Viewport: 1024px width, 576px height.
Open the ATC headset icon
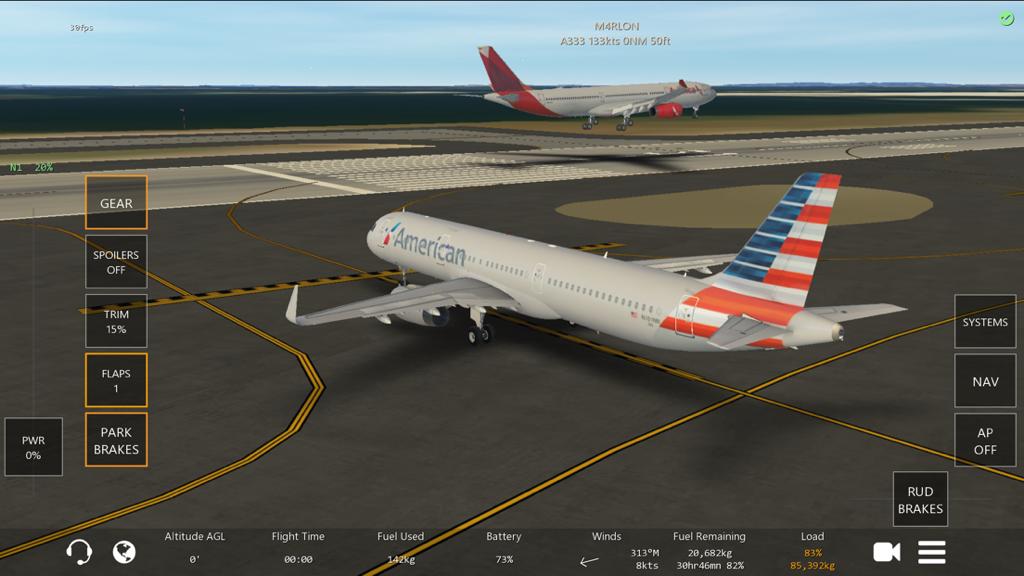79,552
